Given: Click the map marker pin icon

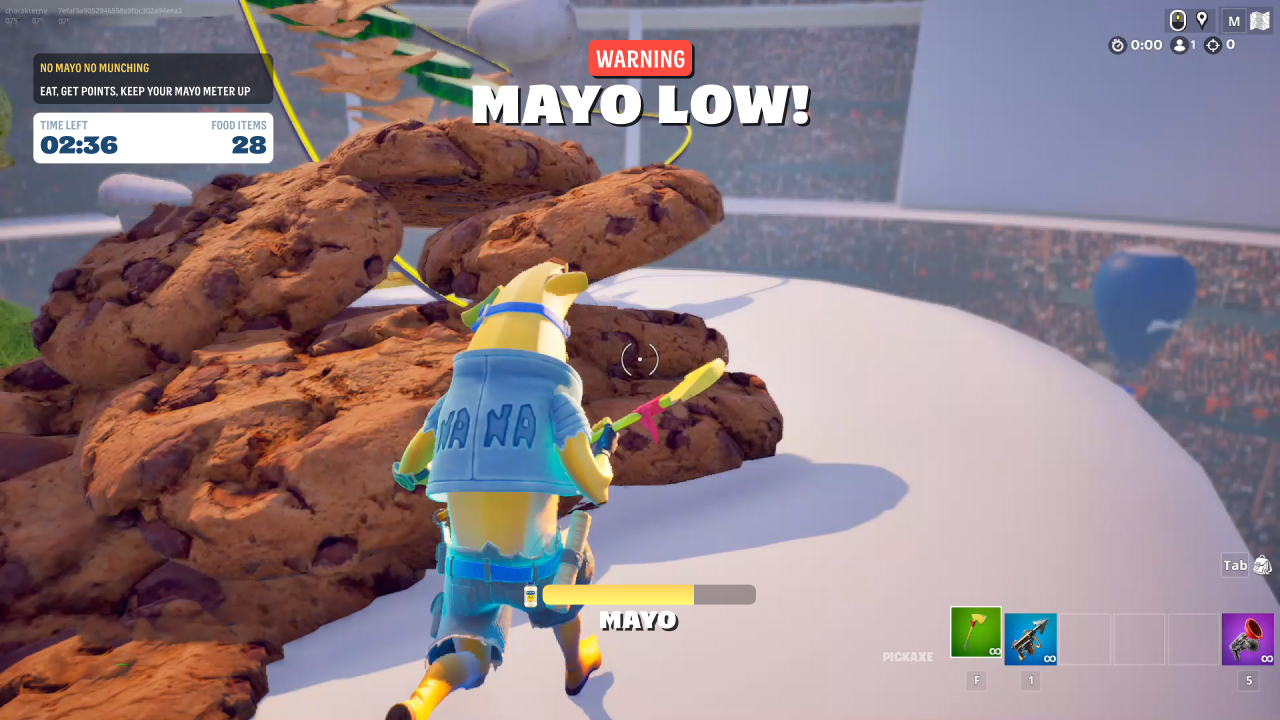Looking at the screenshot, I should click(1202, 20).
